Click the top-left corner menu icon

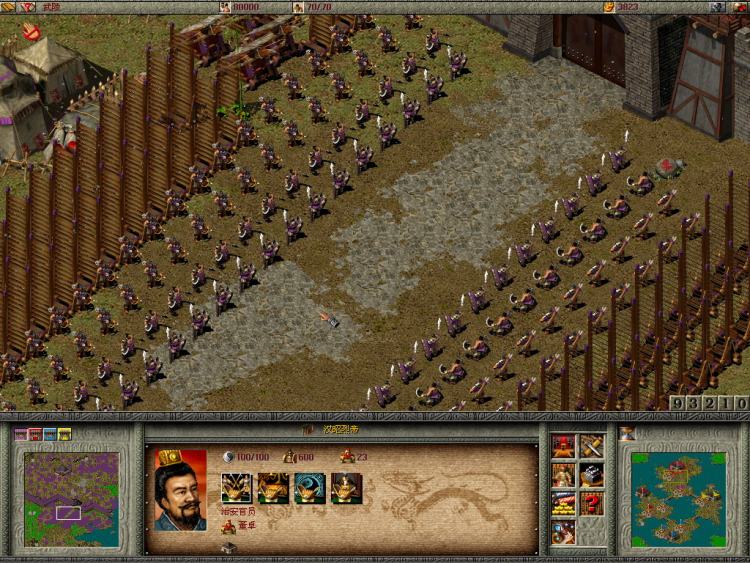(8, 7)
